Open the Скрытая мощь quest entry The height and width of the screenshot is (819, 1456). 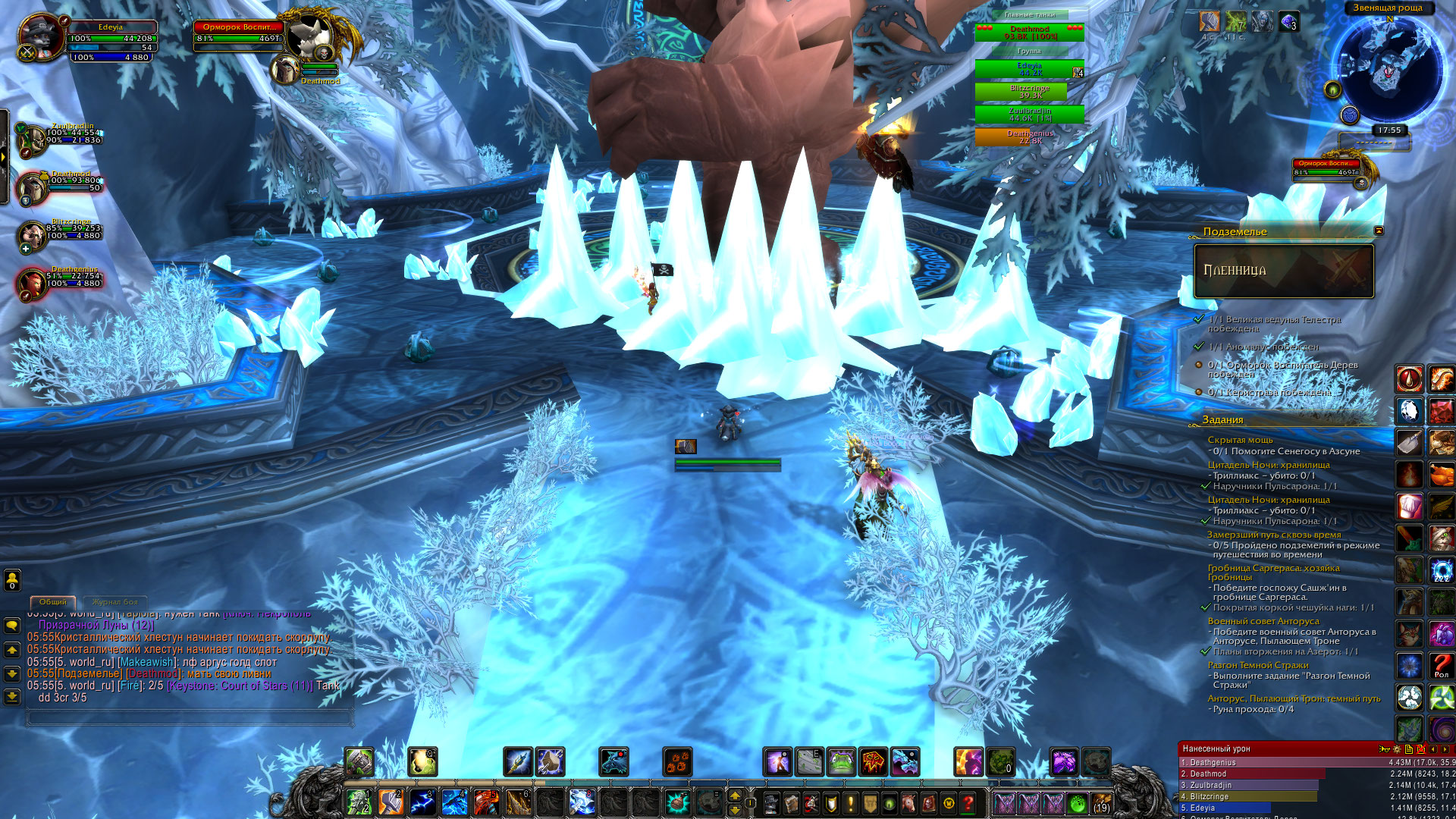click(x=1240, y=440)
